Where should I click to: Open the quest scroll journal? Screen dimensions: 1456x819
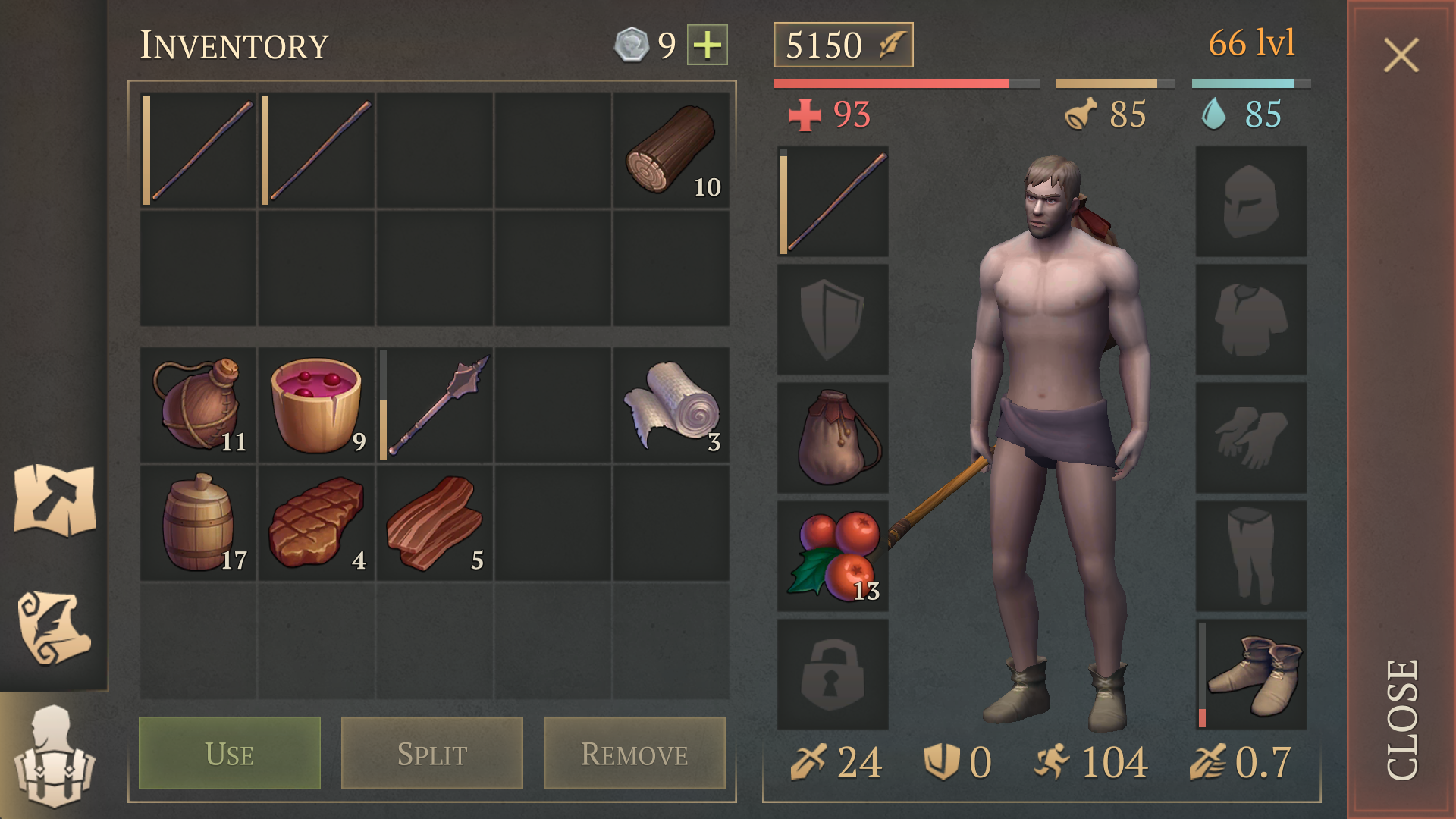tap(54, 628)
